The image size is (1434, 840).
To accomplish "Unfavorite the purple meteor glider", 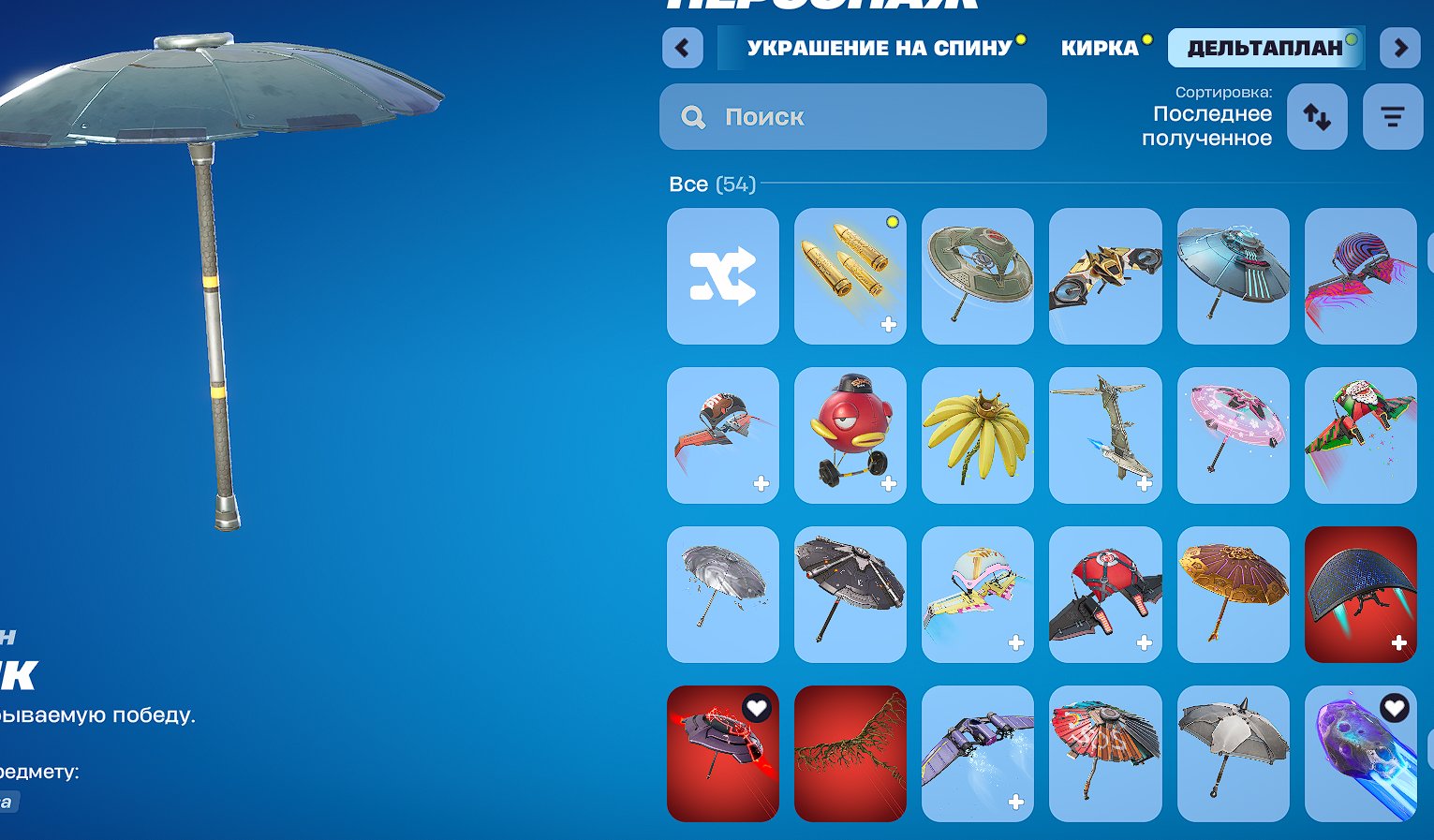I will [x=1395, y=709].
